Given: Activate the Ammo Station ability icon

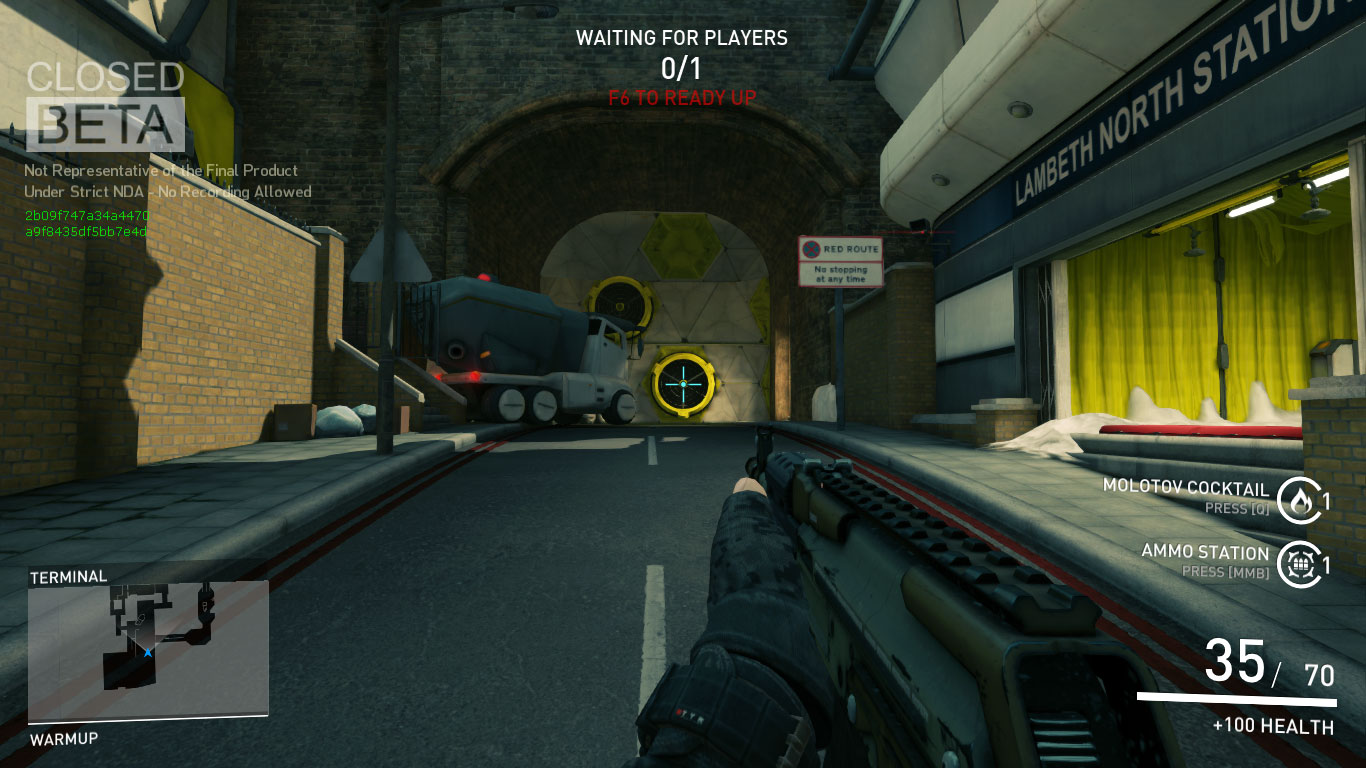Looking at the screenshot, I should point(1299,564).
